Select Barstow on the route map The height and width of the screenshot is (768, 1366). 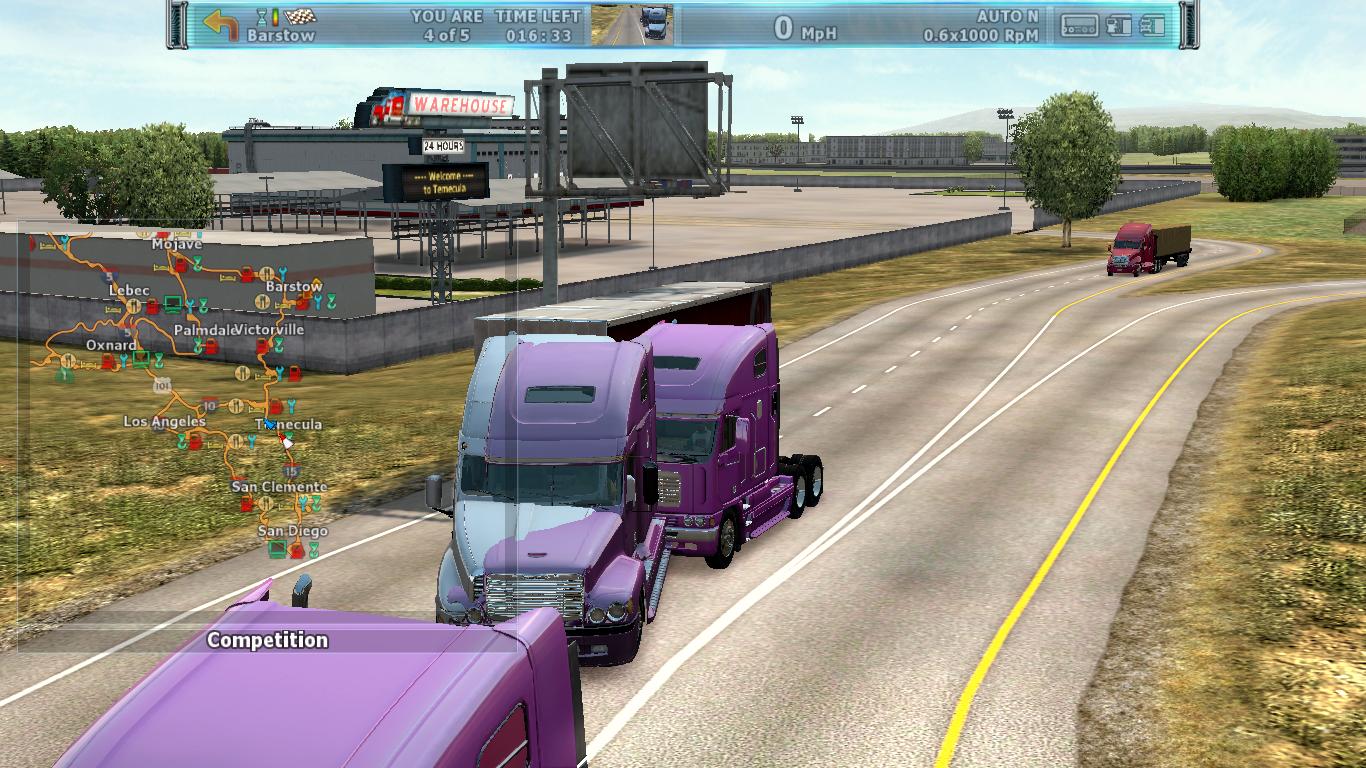coord(294,286)
